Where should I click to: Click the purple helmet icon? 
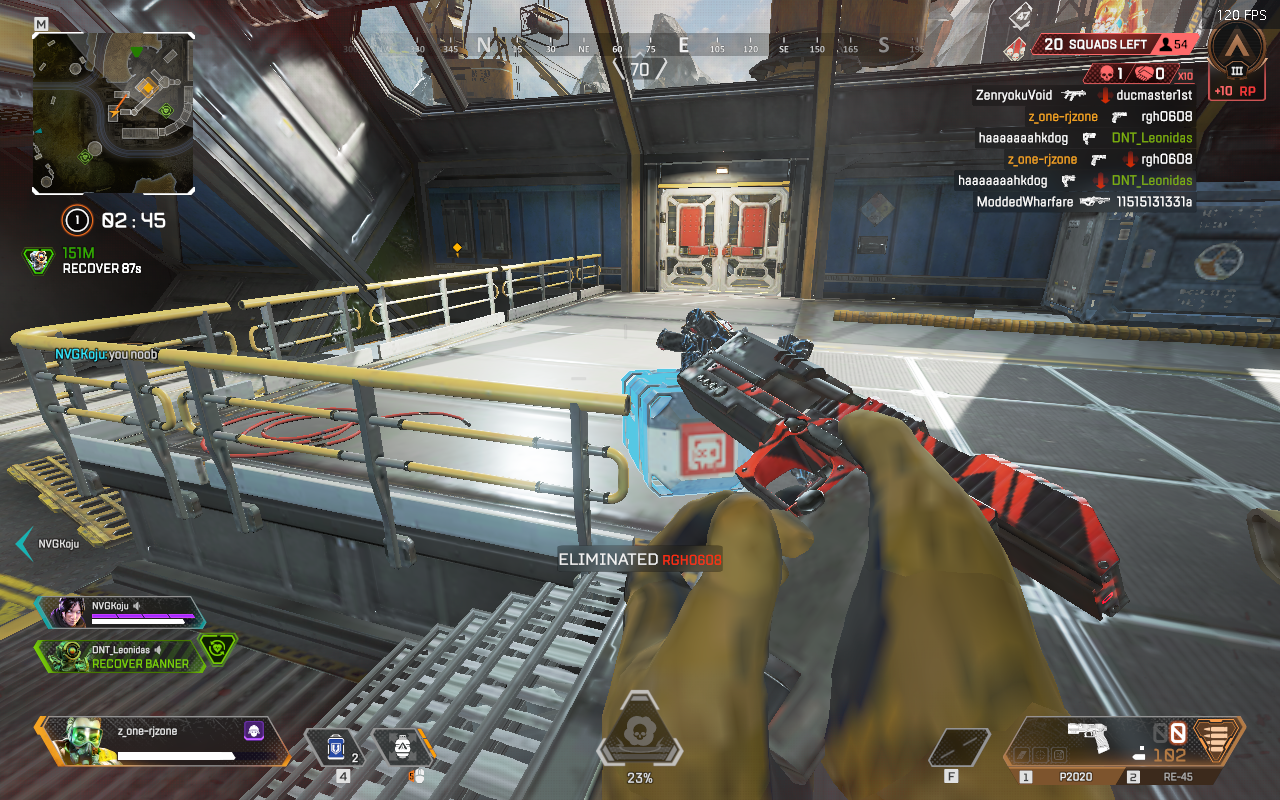tap(253, 732)
